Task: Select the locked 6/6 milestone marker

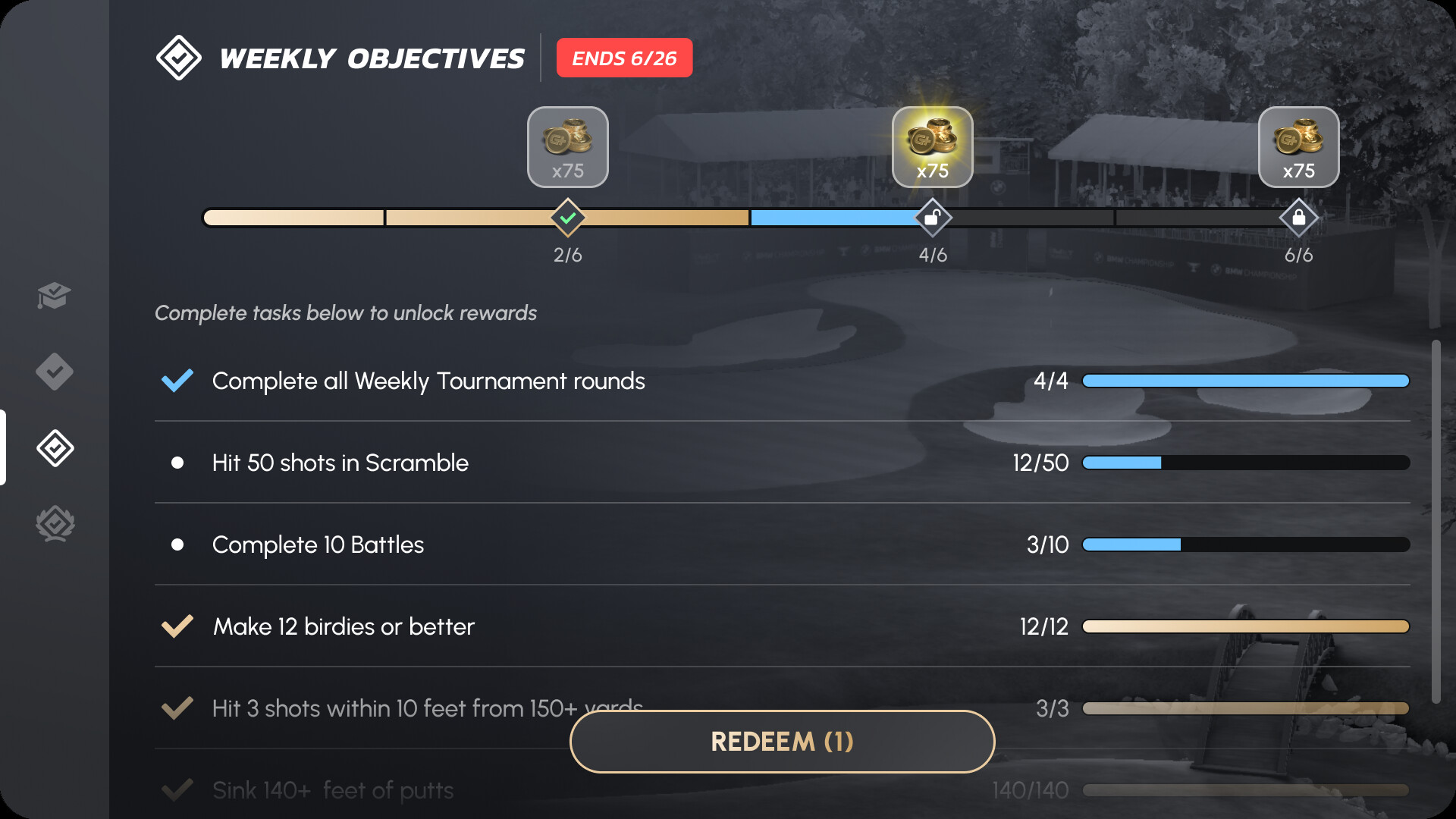Action: (1298, 218)
